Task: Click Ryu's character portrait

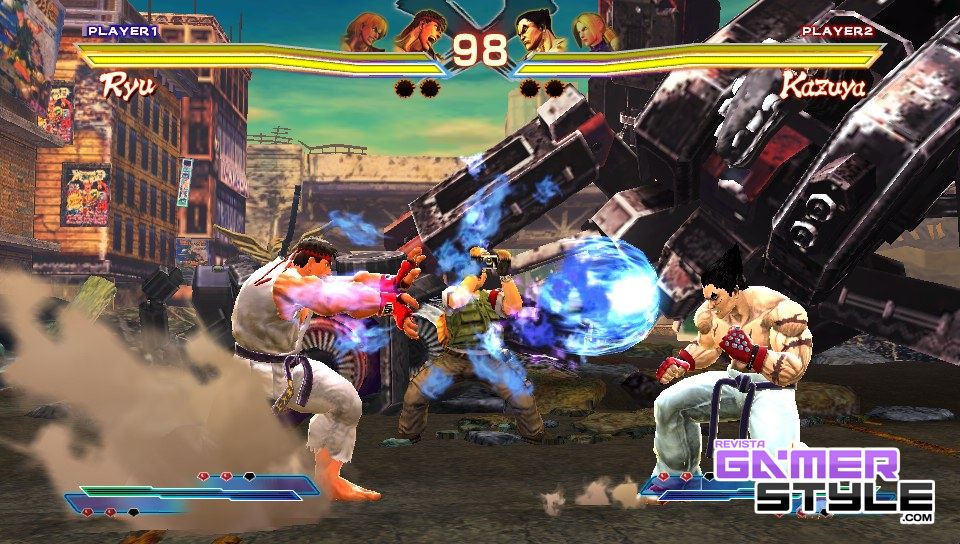Action: [420, 31]
